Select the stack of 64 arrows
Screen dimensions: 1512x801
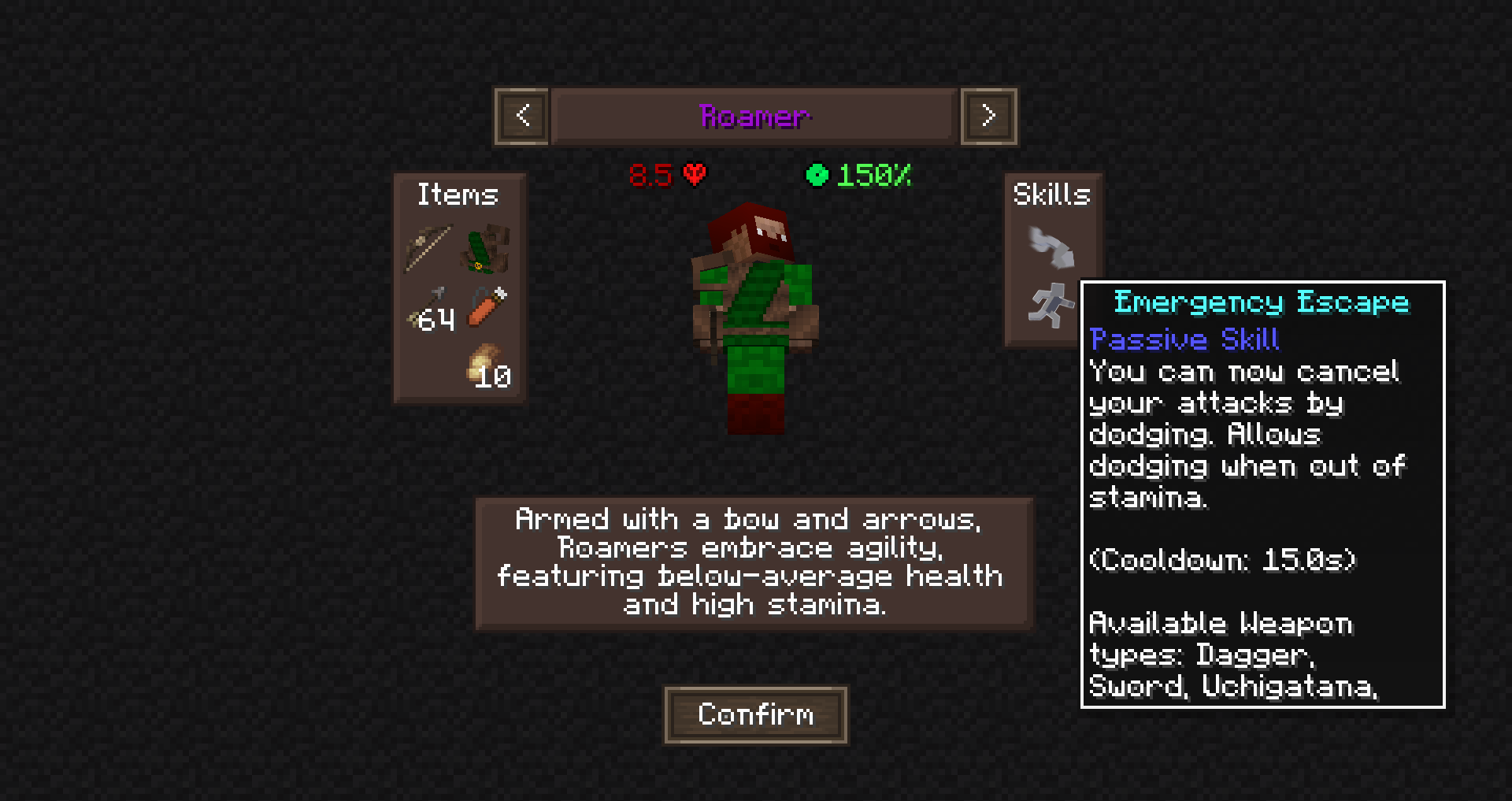click(x=430, y=310)
